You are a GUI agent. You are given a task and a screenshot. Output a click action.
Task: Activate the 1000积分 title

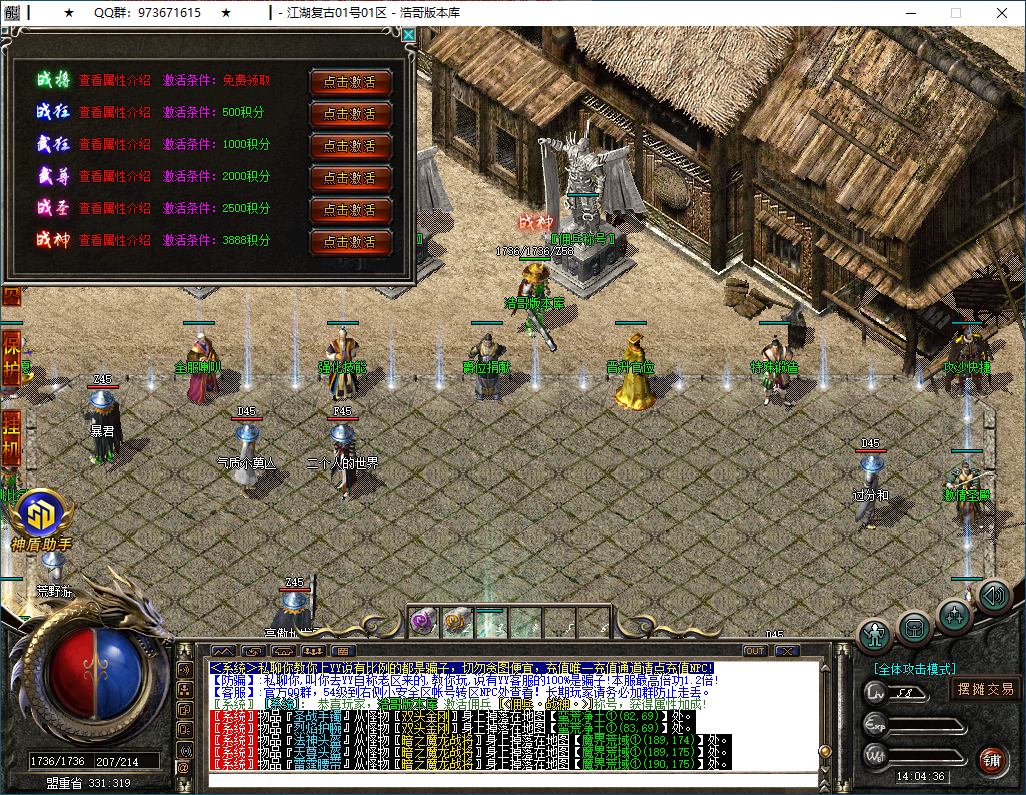[350, 146]
